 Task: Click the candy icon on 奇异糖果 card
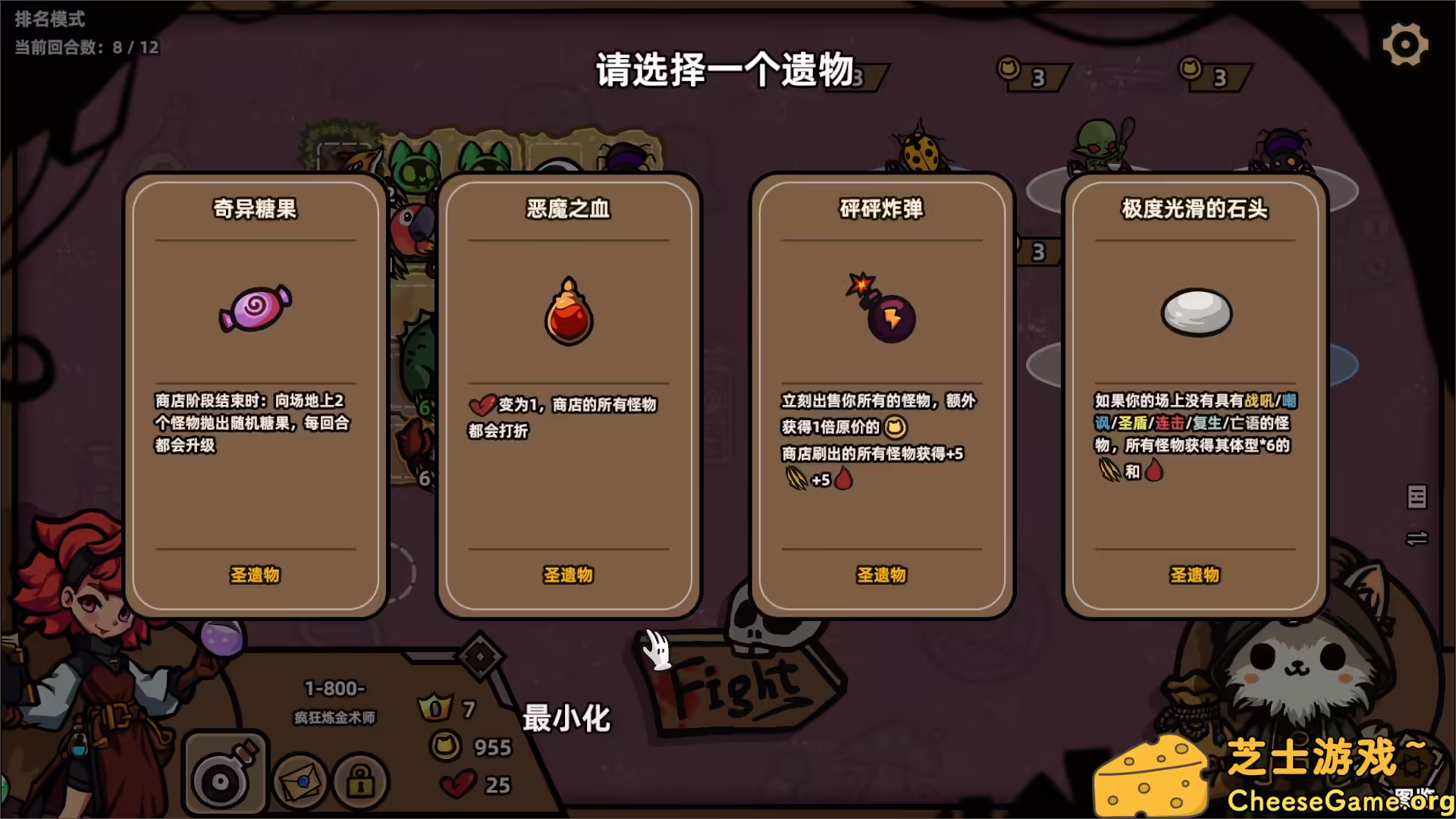[x=255, y=309]
